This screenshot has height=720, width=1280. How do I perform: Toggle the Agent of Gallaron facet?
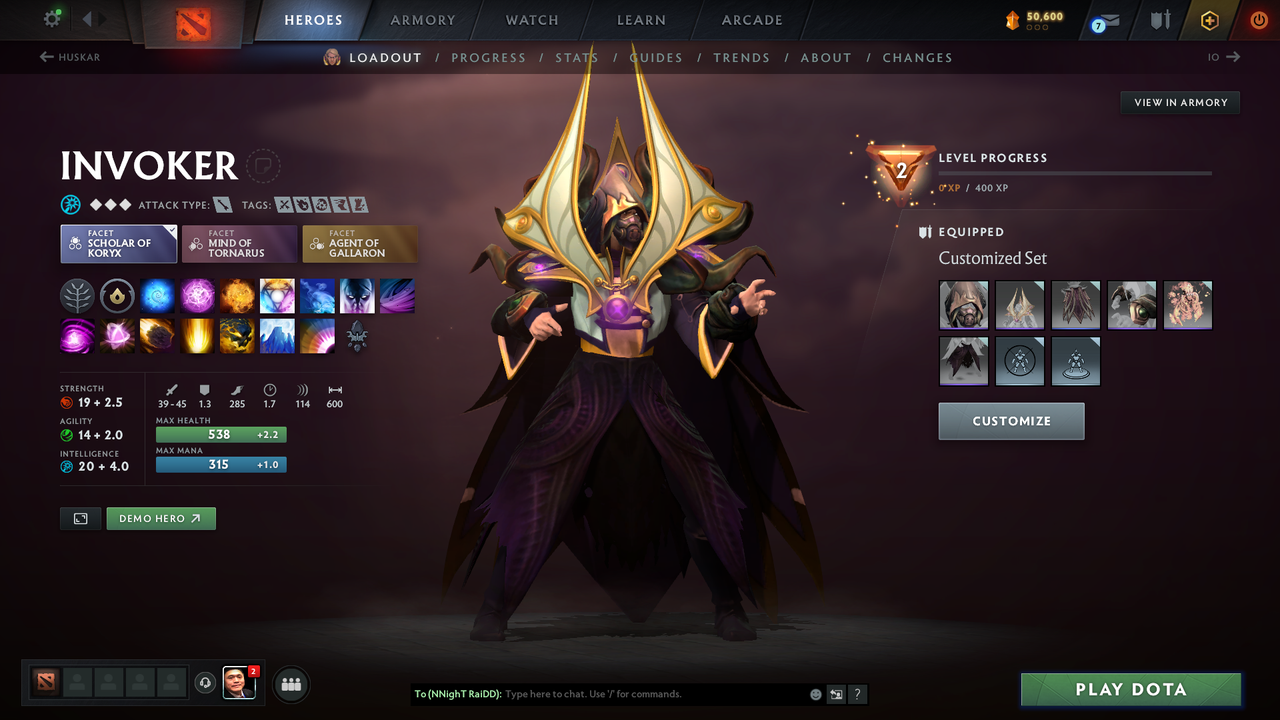(360, 243)
